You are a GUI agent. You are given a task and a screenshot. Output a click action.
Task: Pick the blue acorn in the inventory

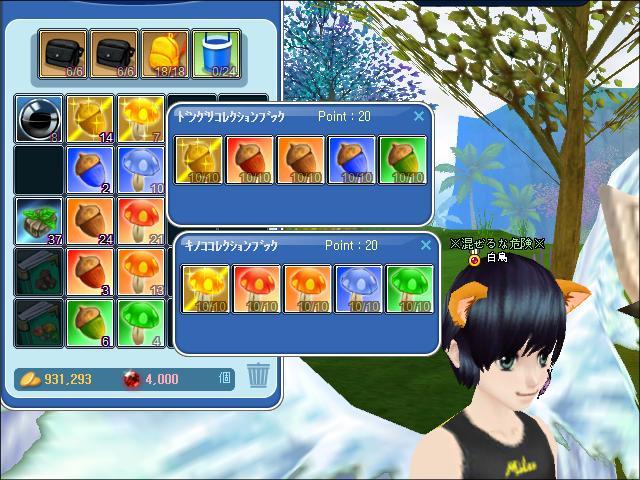pyautogui.click(x=90, y=170)
